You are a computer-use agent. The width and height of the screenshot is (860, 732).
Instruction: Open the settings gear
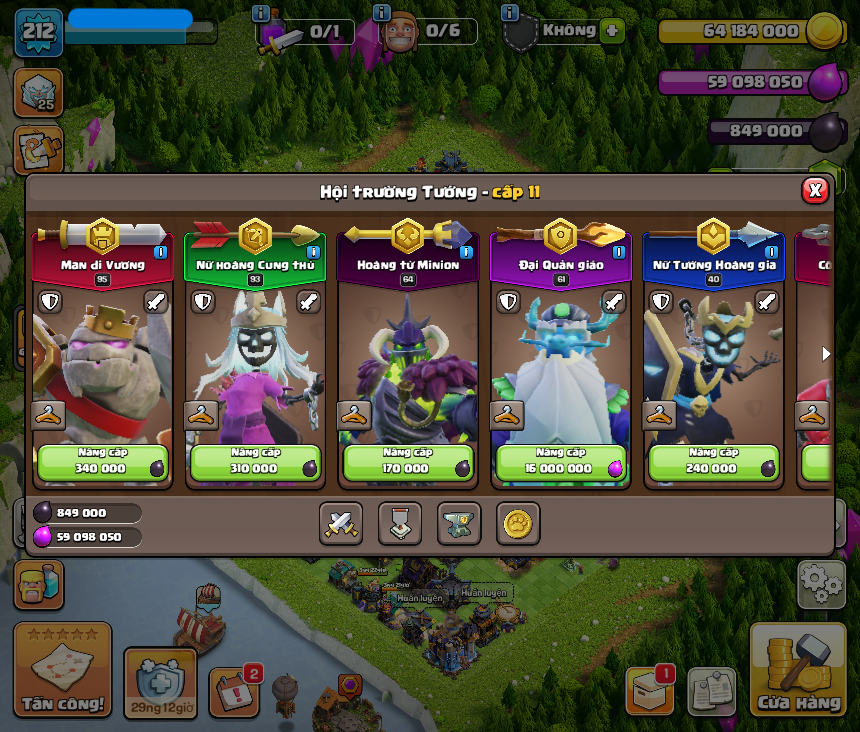click(x=820, y=584)
